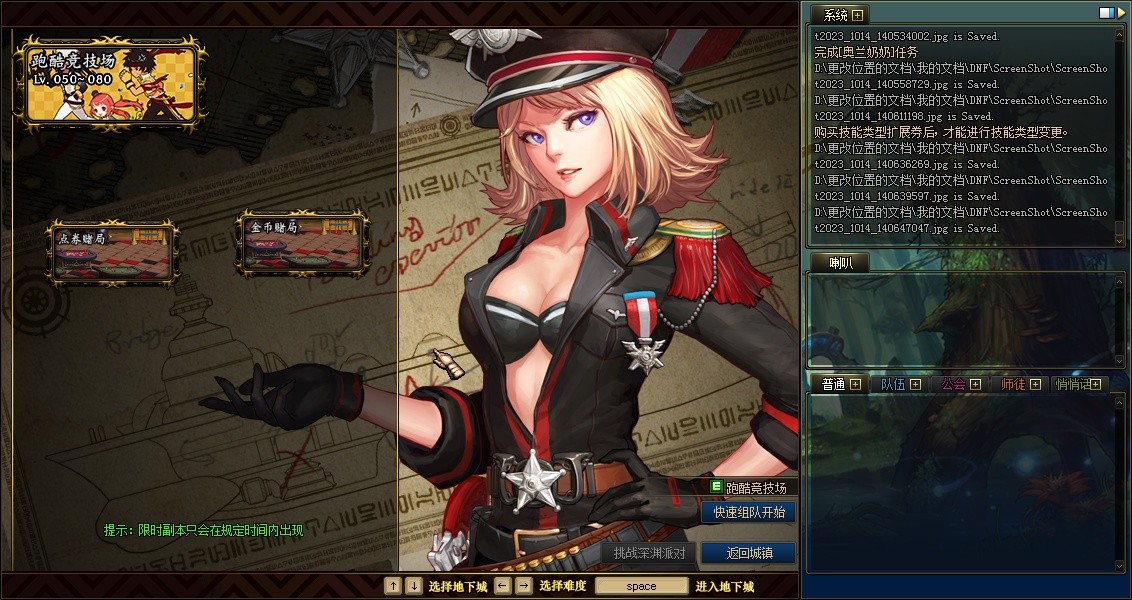Pick the 金币赌局 dungeon tile

click(302, 243)
